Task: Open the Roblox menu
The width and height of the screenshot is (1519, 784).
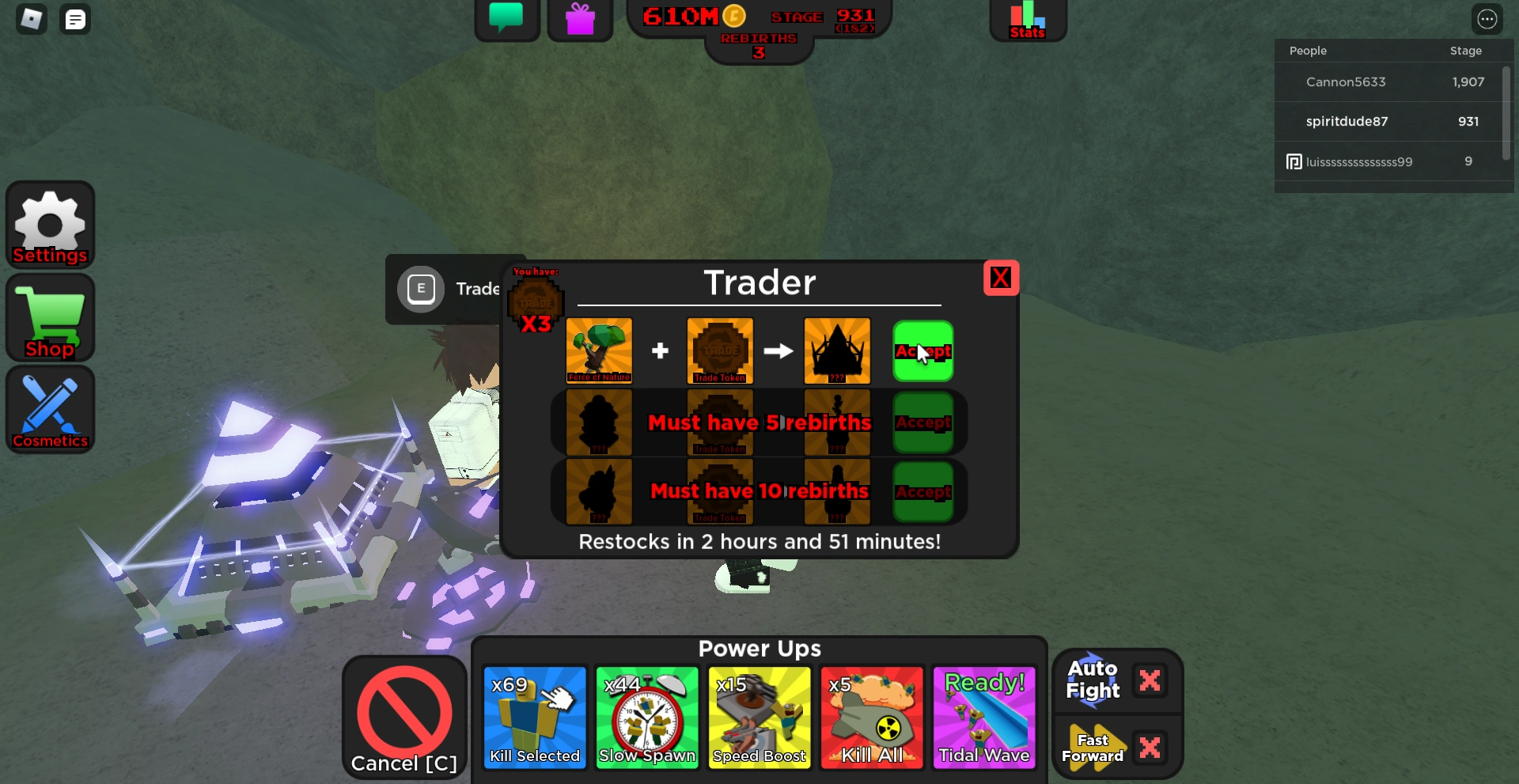Action: click(x=32, y=19)
